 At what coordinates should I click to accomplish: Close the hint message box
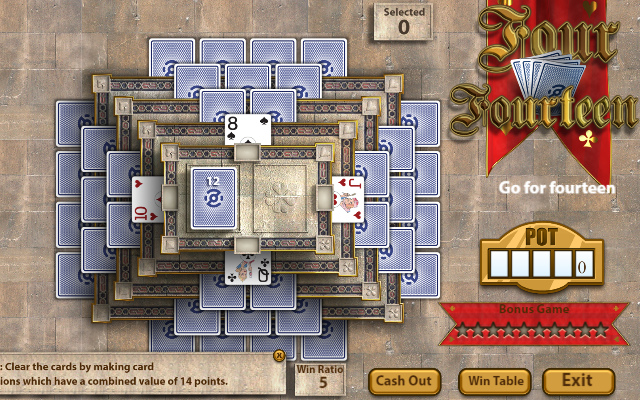click(x=280, y=355)
